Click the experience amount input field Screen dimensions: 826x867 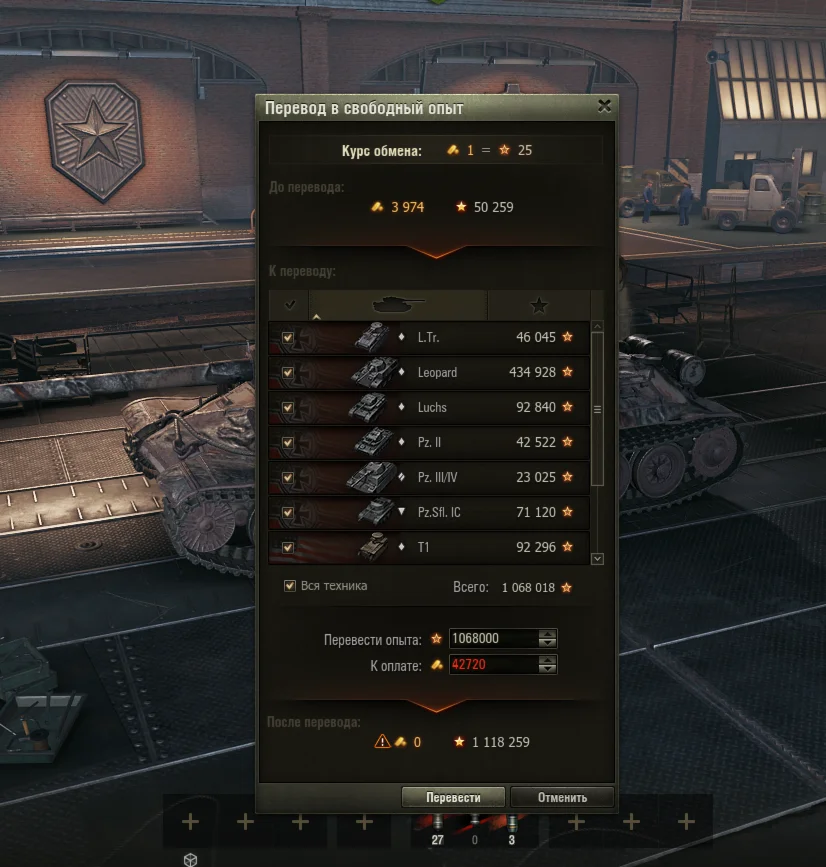(493, 638)
